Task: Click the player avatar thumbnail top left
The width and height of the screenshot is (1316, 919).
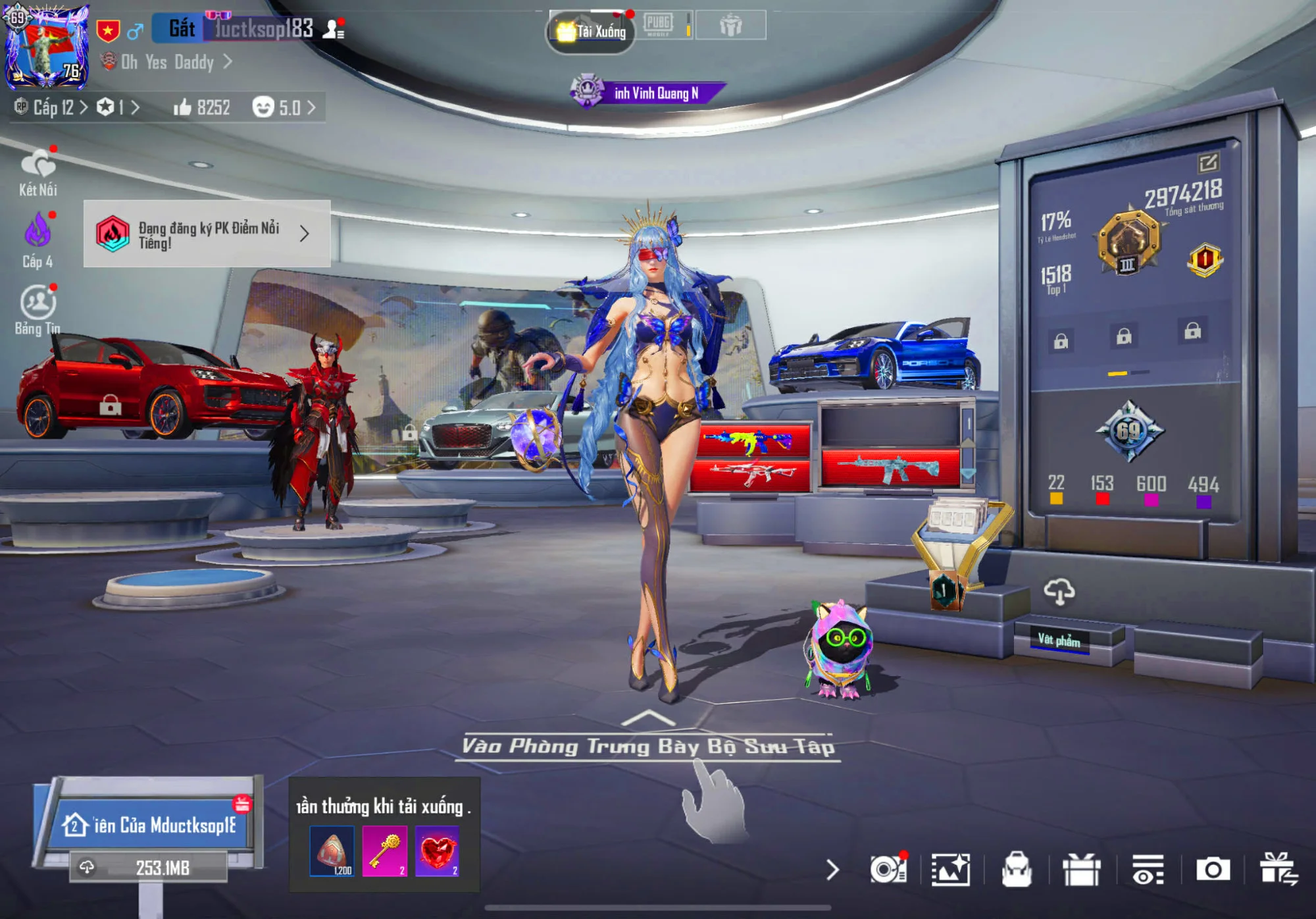Action: click(46, 46)
